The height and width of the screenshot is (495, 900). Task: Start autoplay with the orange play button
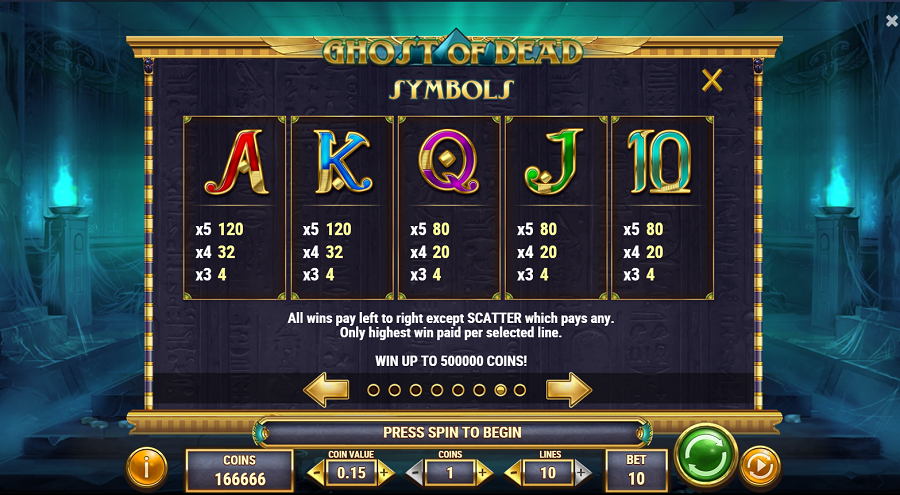tap(761, 466)
